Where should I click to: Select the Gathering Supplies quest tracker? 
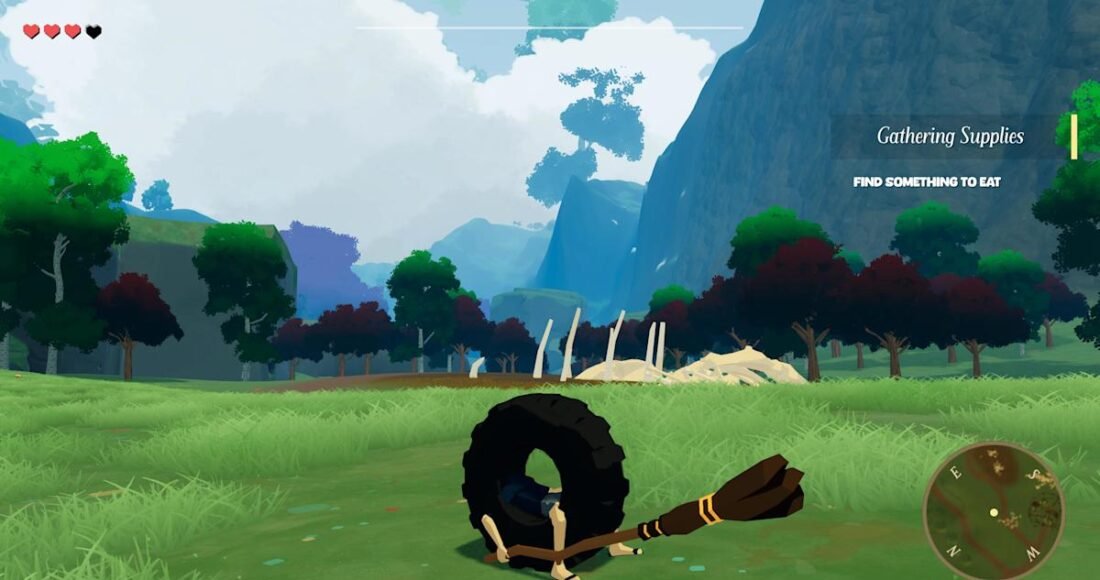coord(950,137)
